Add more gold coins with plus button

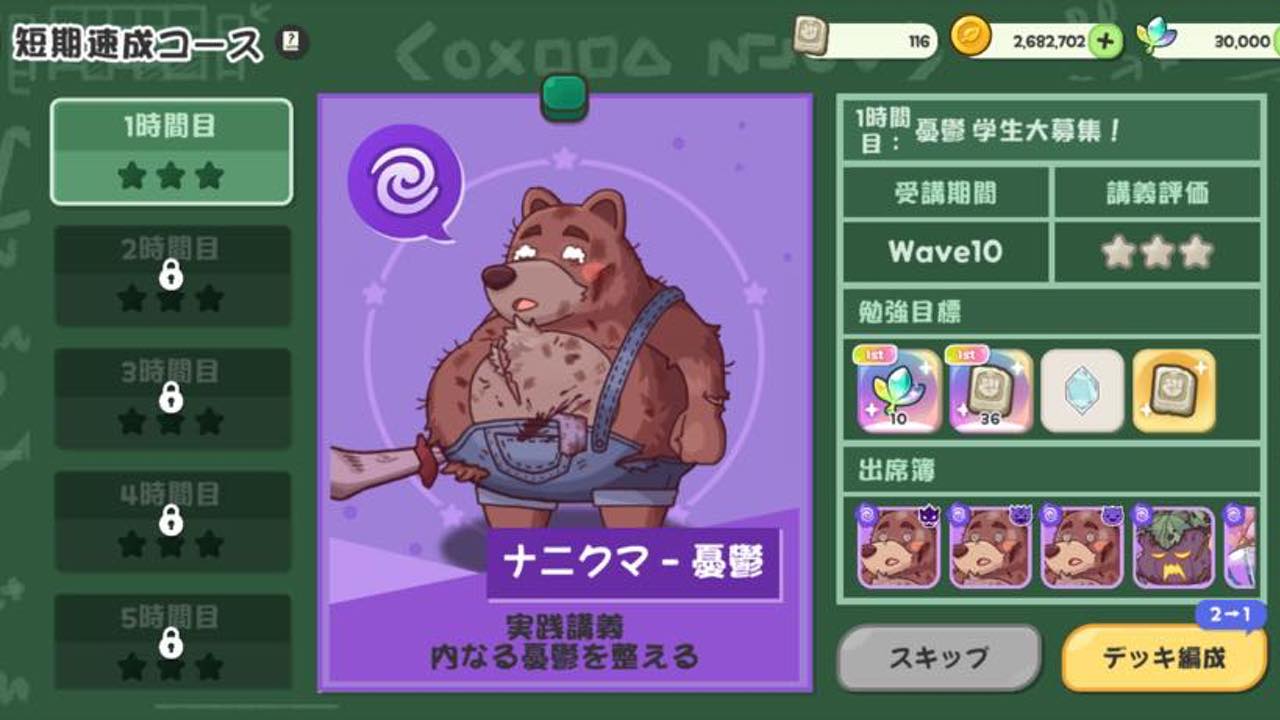1105,40
